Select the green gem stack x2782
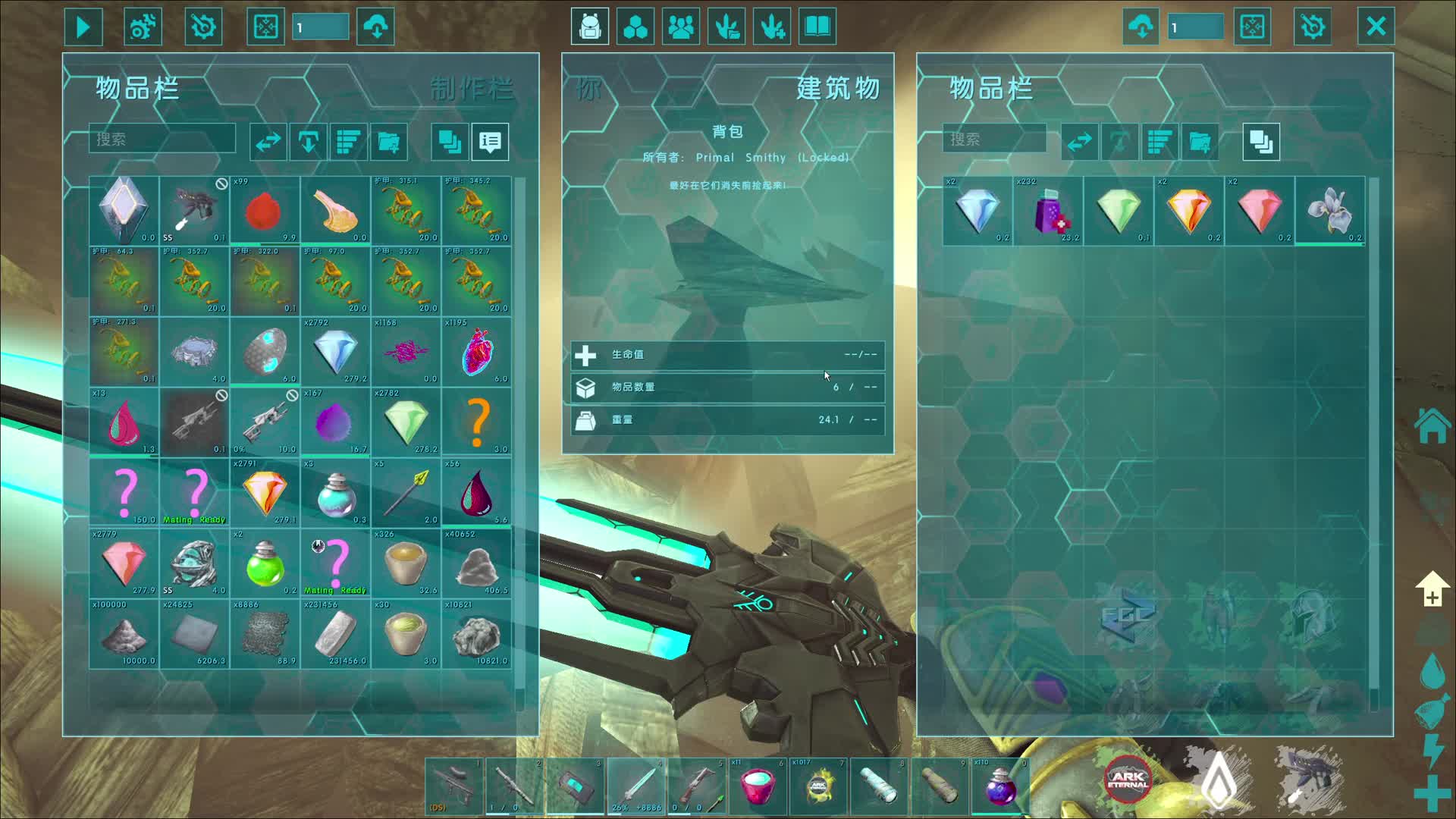This screenshot has width=1456, height=819. point(406,422)
